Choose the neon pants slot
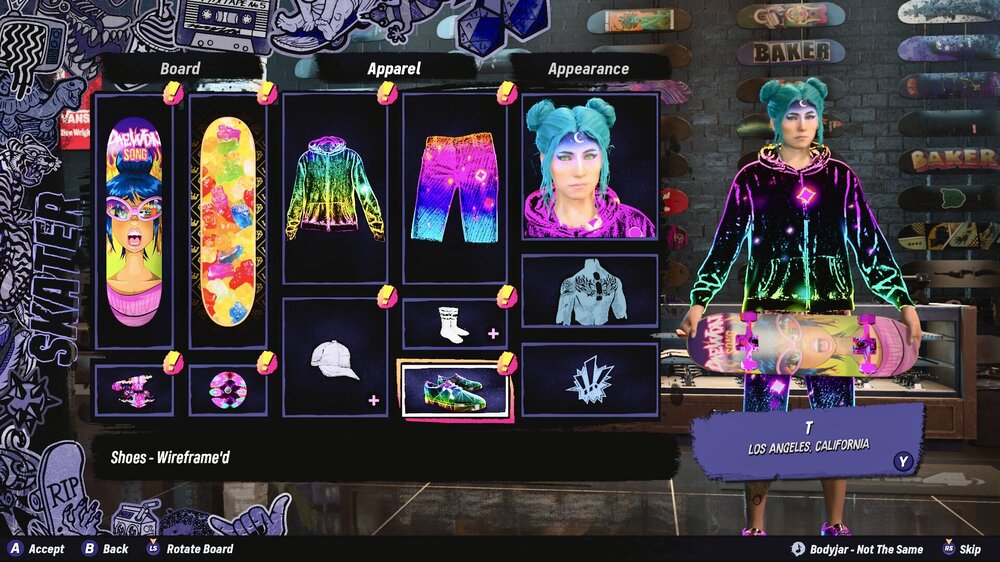This screenshot has height=562, width=1000. click(x=454, y=189)
